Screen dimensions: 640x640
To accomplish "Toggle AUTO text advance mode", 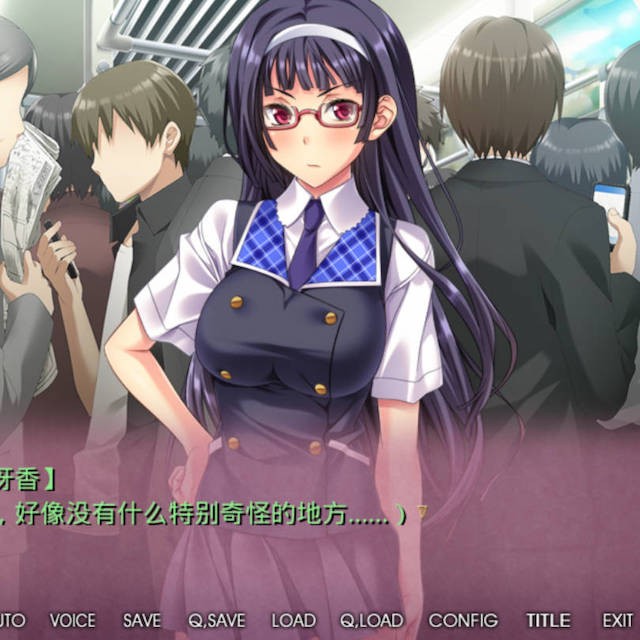I will coord(10,621).
